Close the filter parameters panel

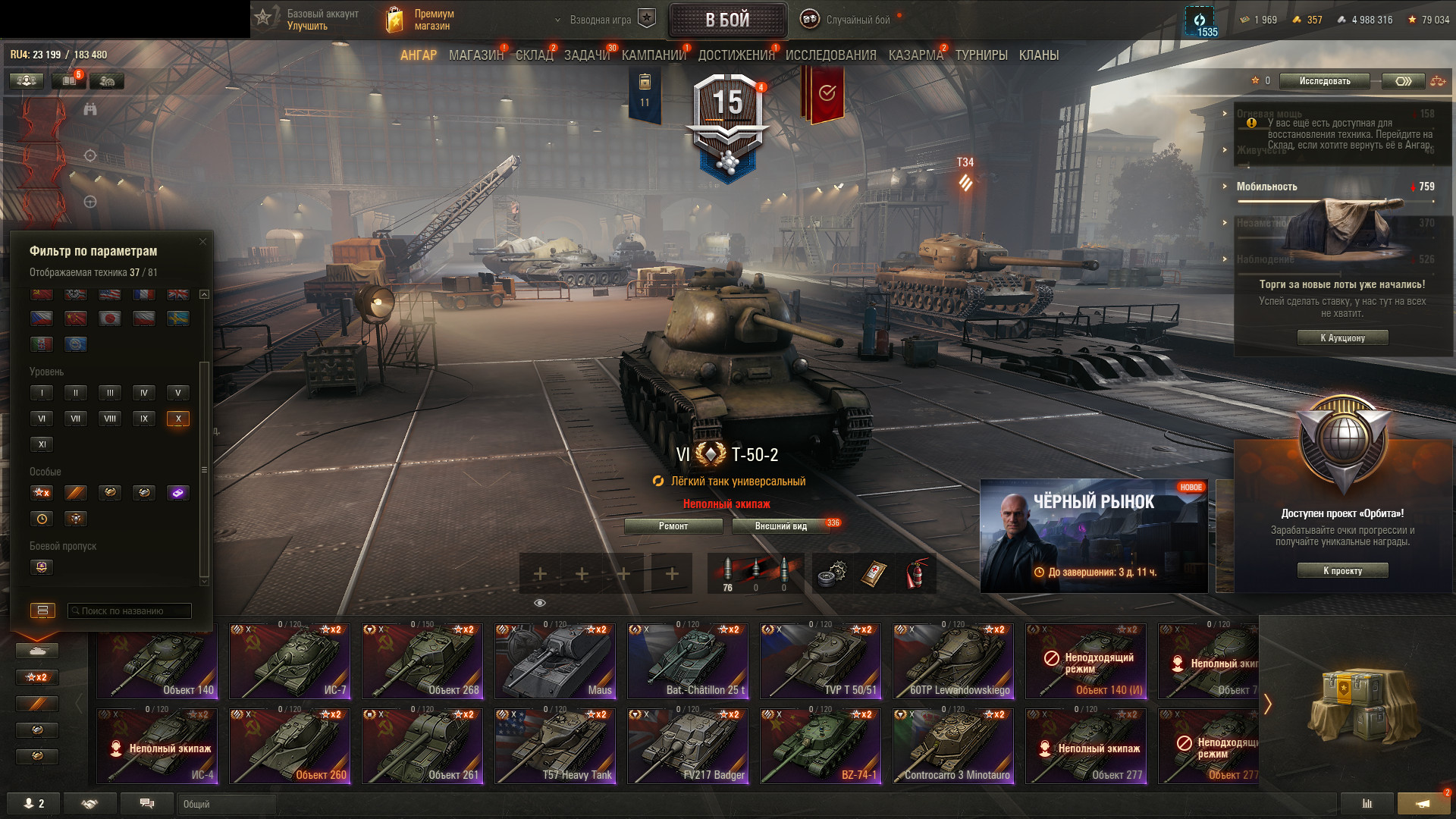point(202,242)
